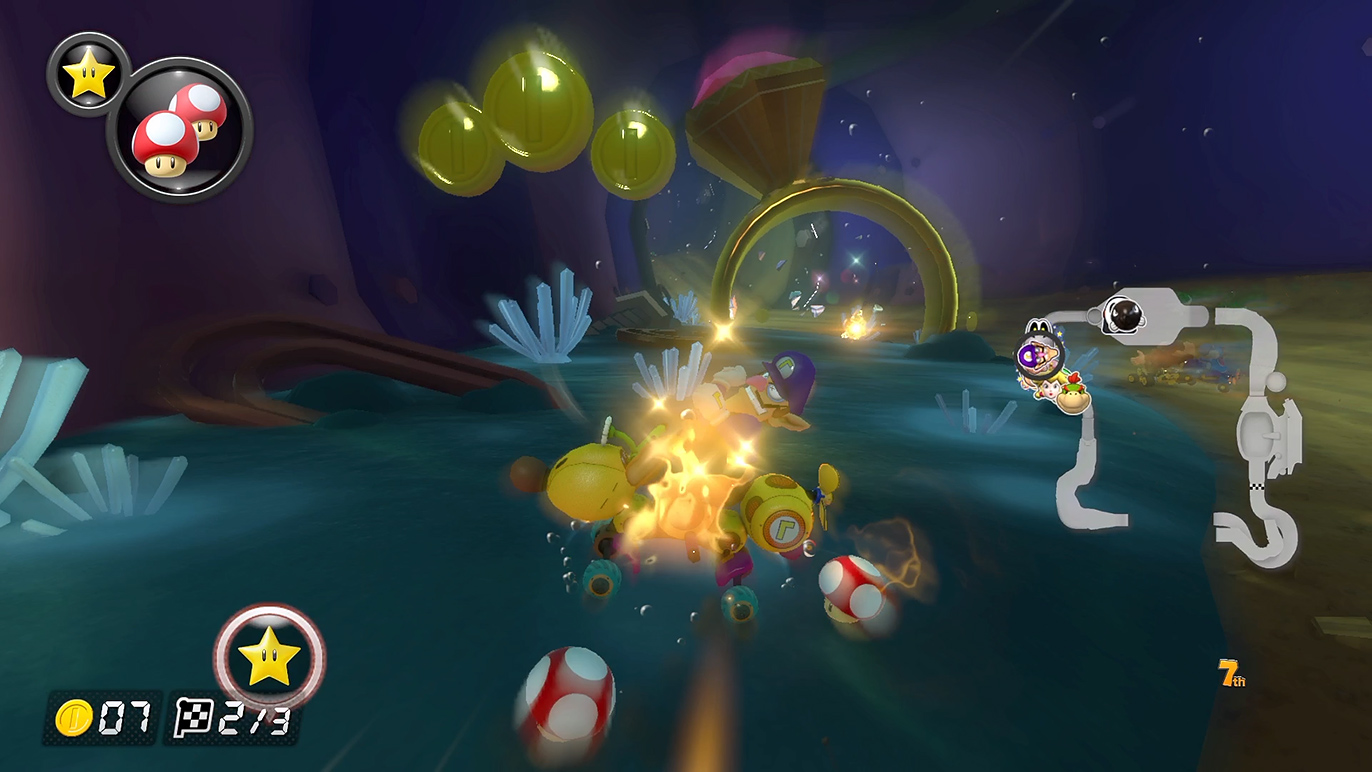Click the ringed star power-up indicator
The width and height of the screenshot is (1372, 772).
[269, 658]
